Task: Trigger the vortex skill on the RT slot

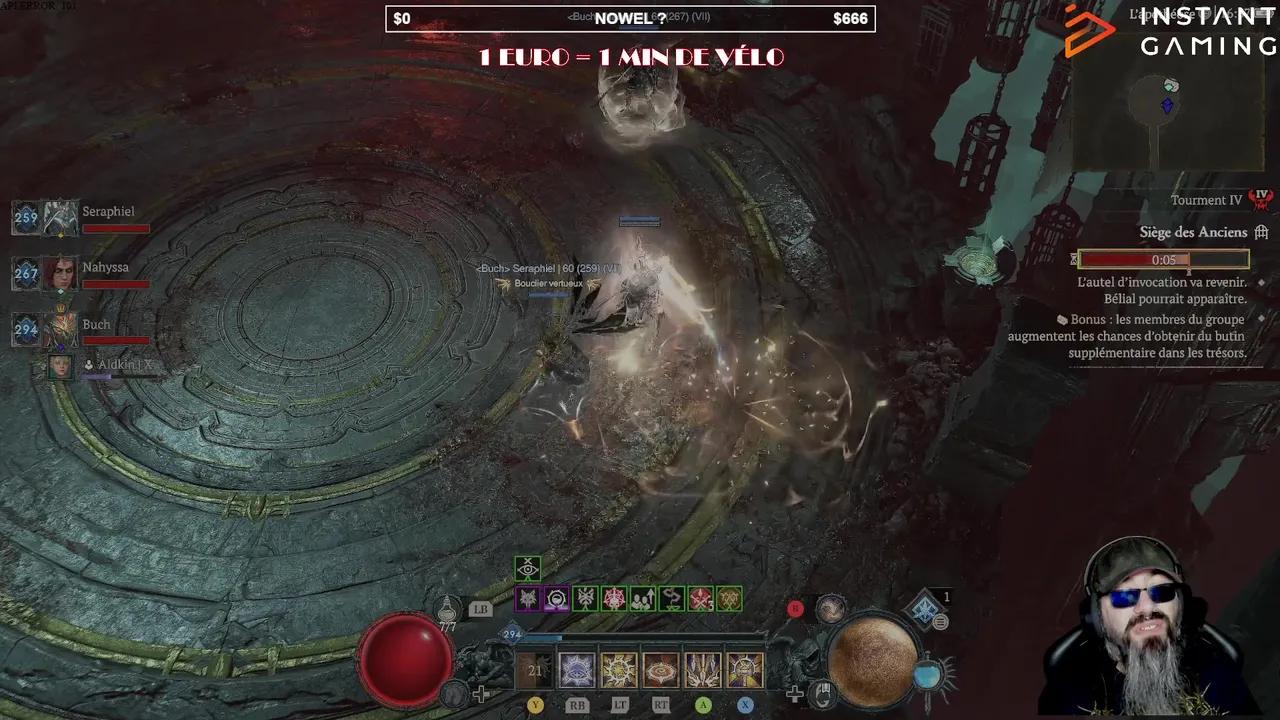Action: click(661, 668)
